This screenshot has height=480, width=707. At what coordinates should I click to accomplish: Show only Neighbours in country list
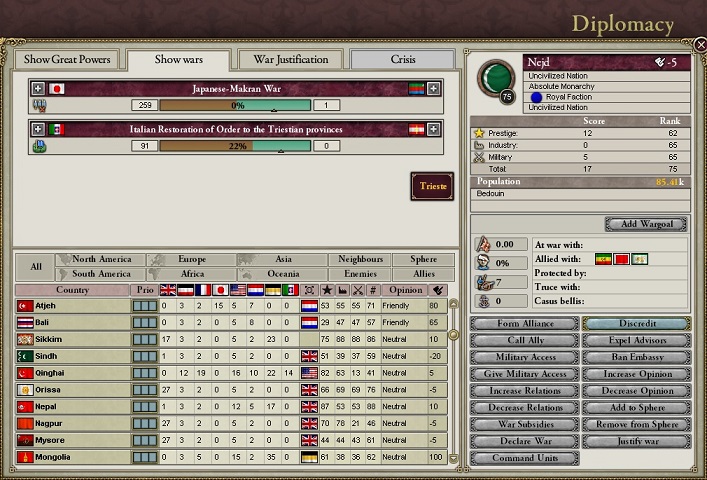pos(360,259)
